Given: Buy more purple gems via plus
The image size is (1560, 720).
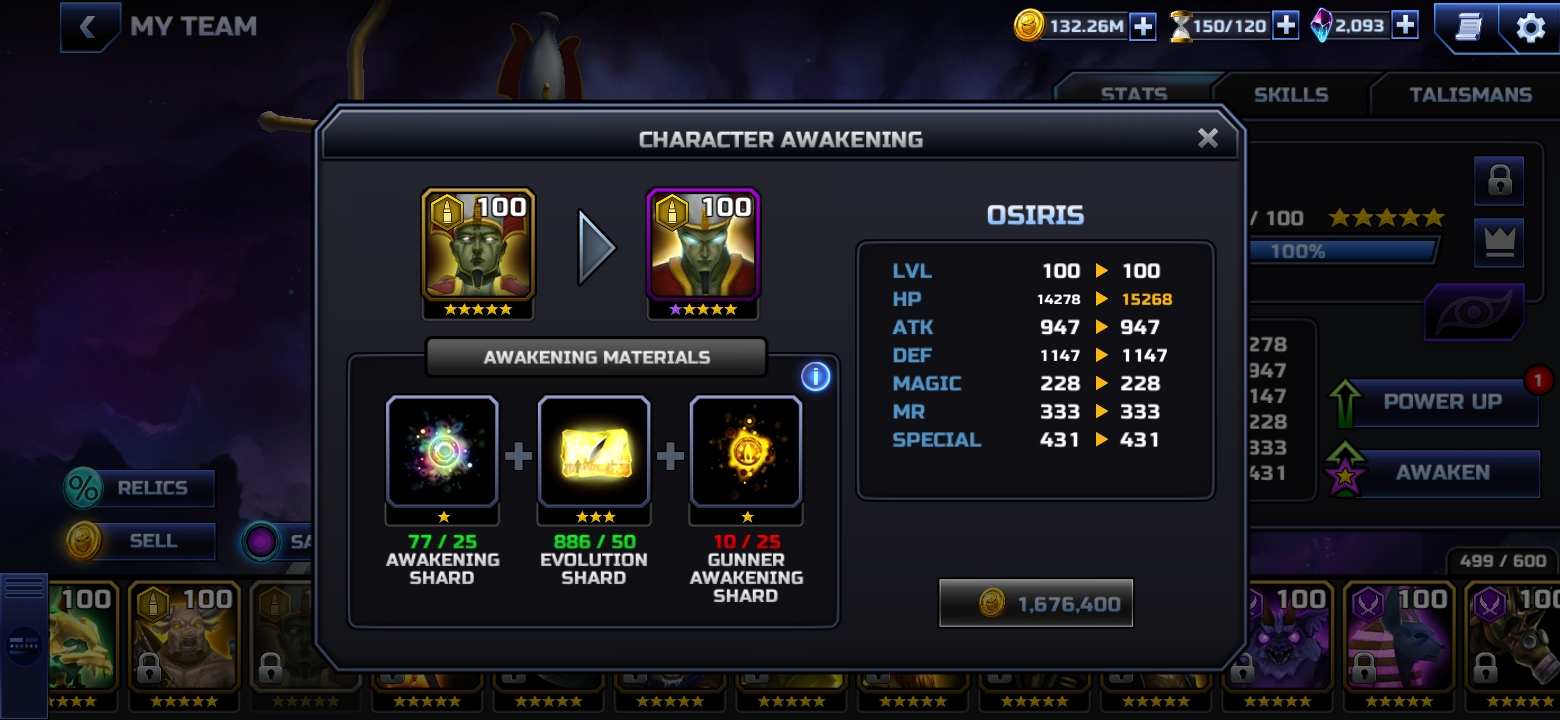Looking at the screenshot, I should 1405,26.
